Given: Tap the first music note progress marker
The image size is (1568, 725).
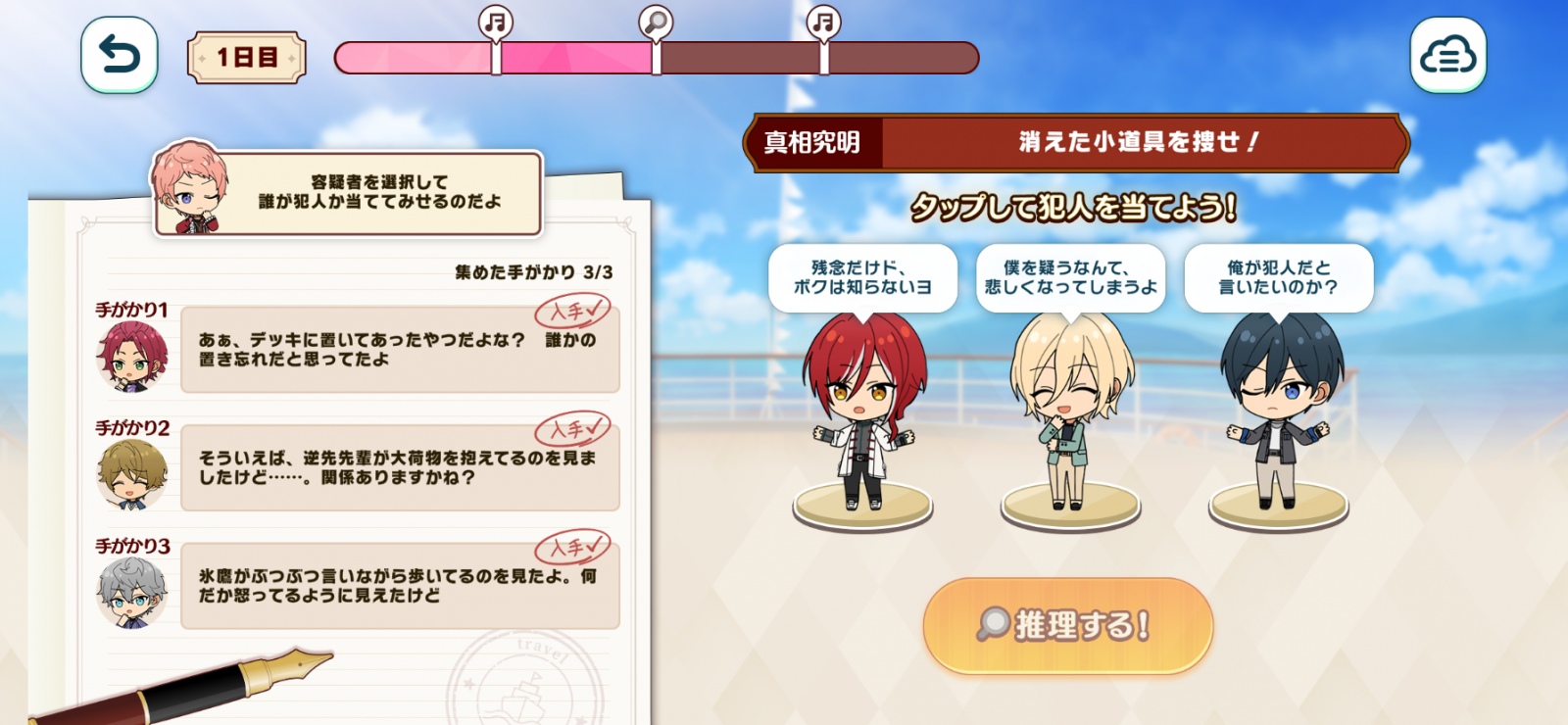Looking at the screenshot, I should coord(496,22).
